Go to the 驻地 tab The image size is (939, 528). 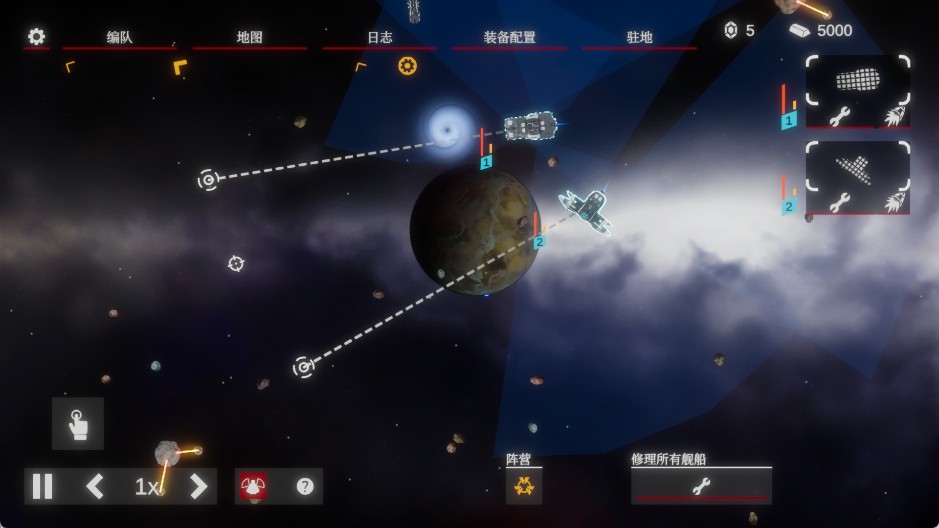click(640, 38)
